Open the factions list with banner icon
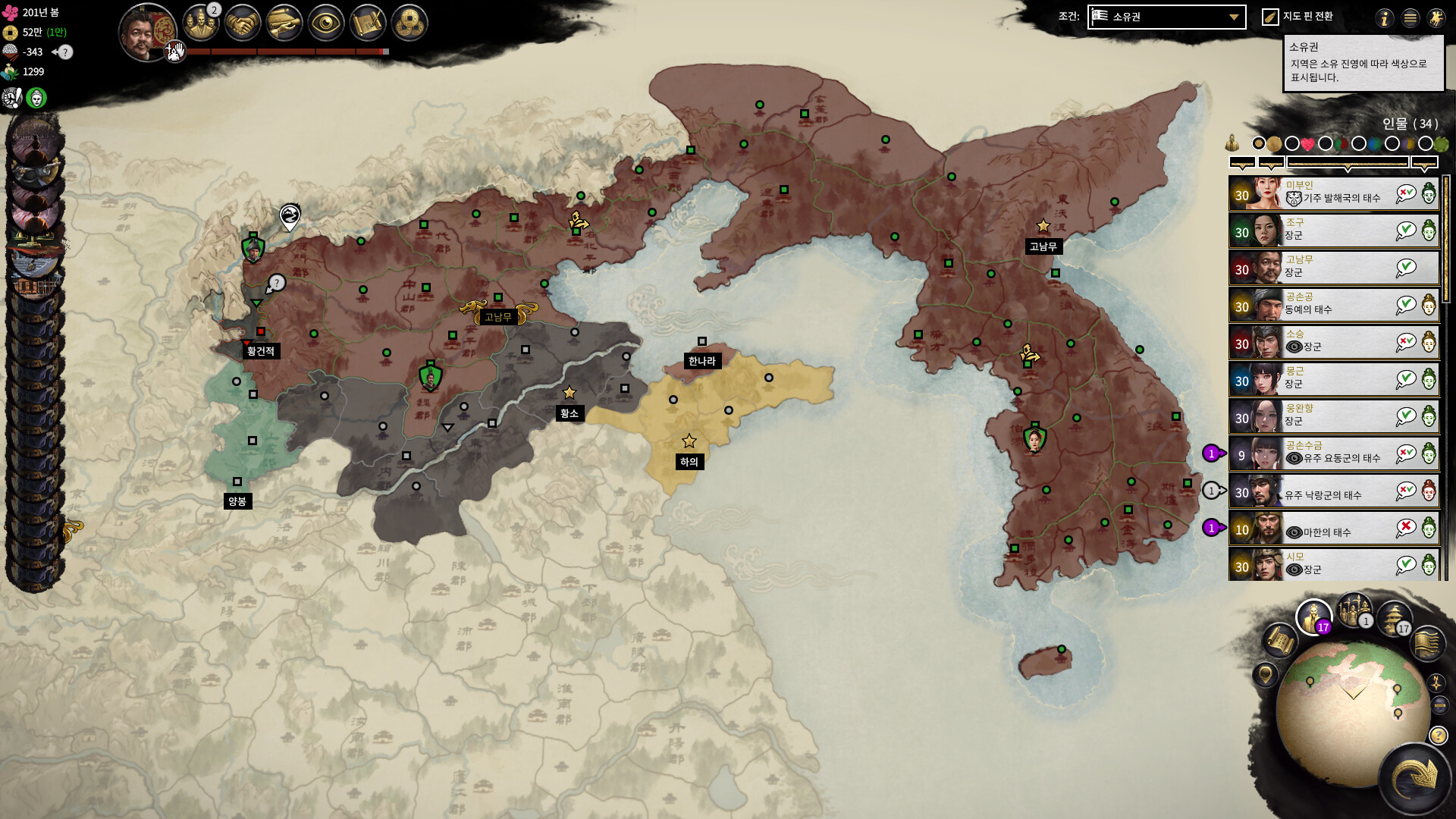Image resolution: width=1456 pixels, height=819 pixels. tap(1427, 643)
